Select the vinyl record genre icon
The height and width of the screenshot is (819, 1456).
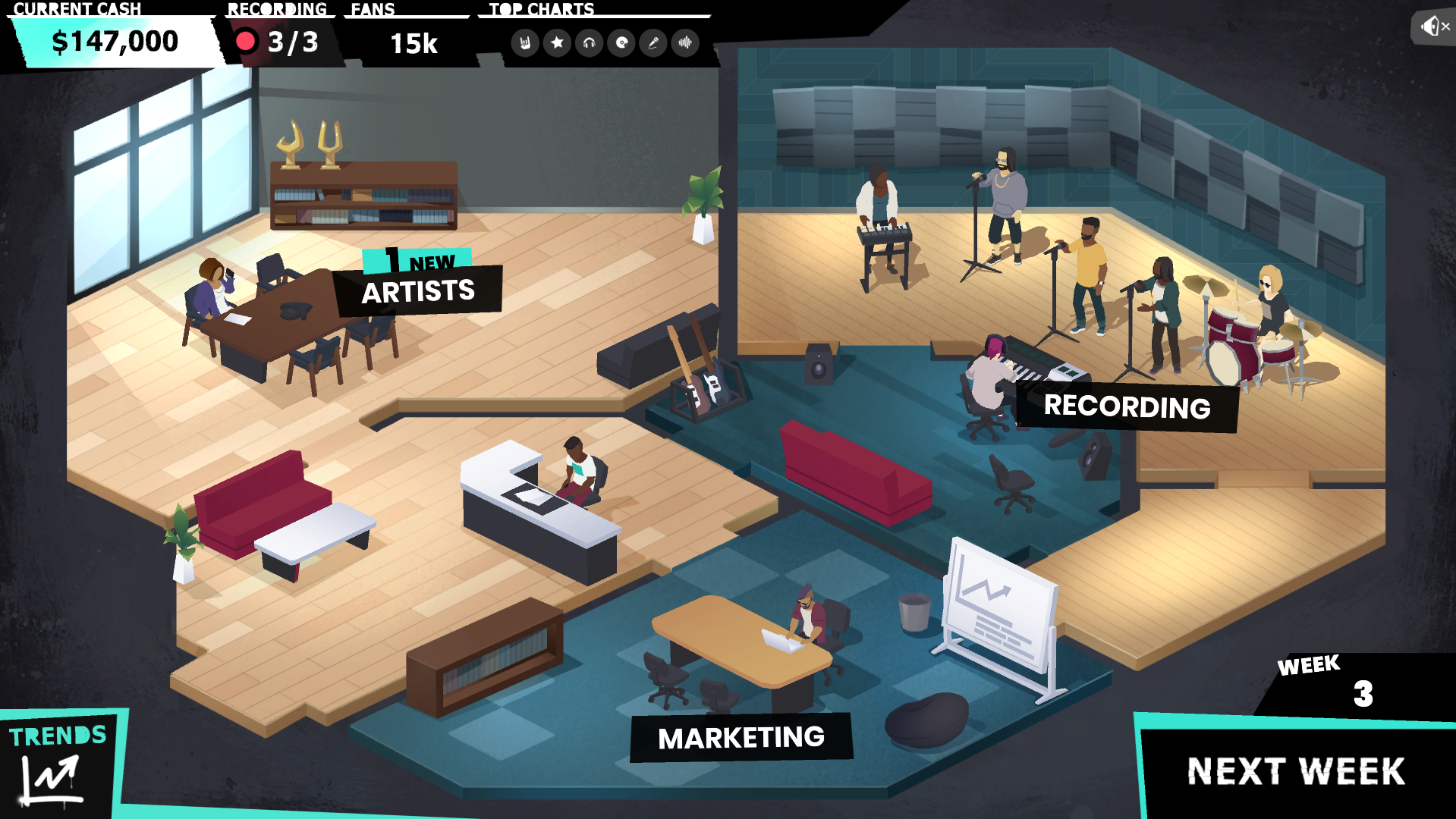621,43
